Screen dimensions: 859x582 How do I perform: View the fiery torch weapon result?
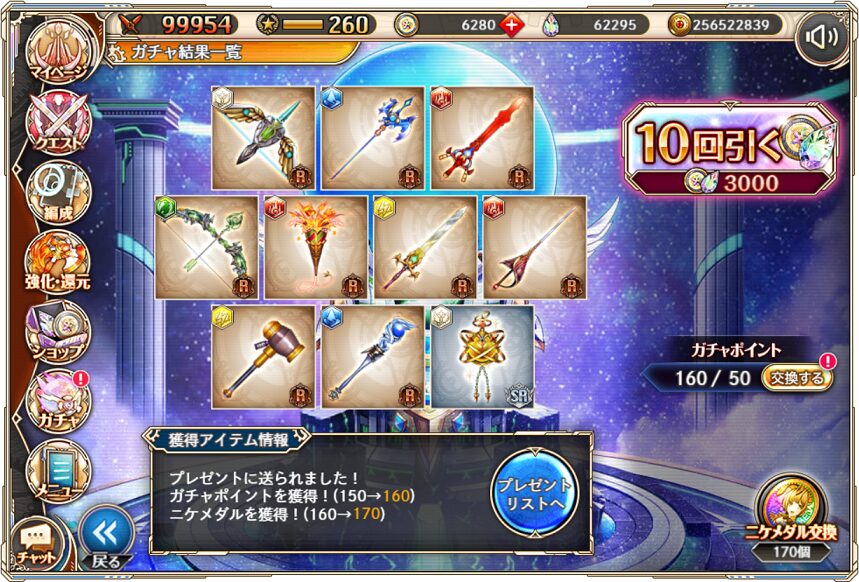tap(316, 248)
